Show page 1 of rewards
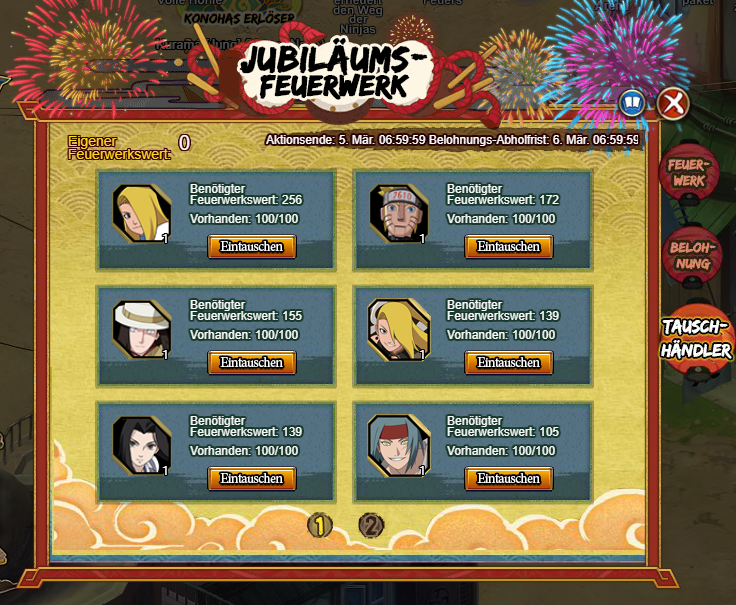The image size is (736, 605). coord(319,524)
